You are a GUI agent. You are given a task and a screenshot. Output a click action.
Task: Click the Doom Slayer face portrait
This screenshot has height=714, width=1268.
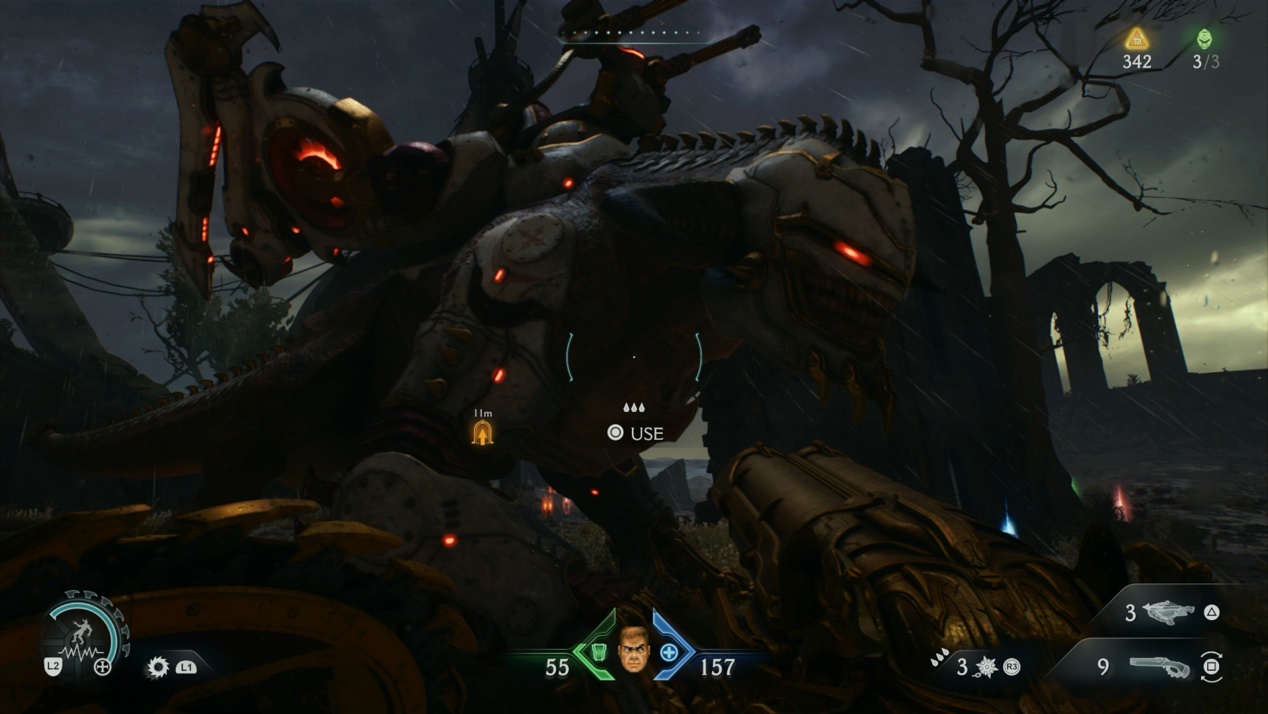(634, 648)
